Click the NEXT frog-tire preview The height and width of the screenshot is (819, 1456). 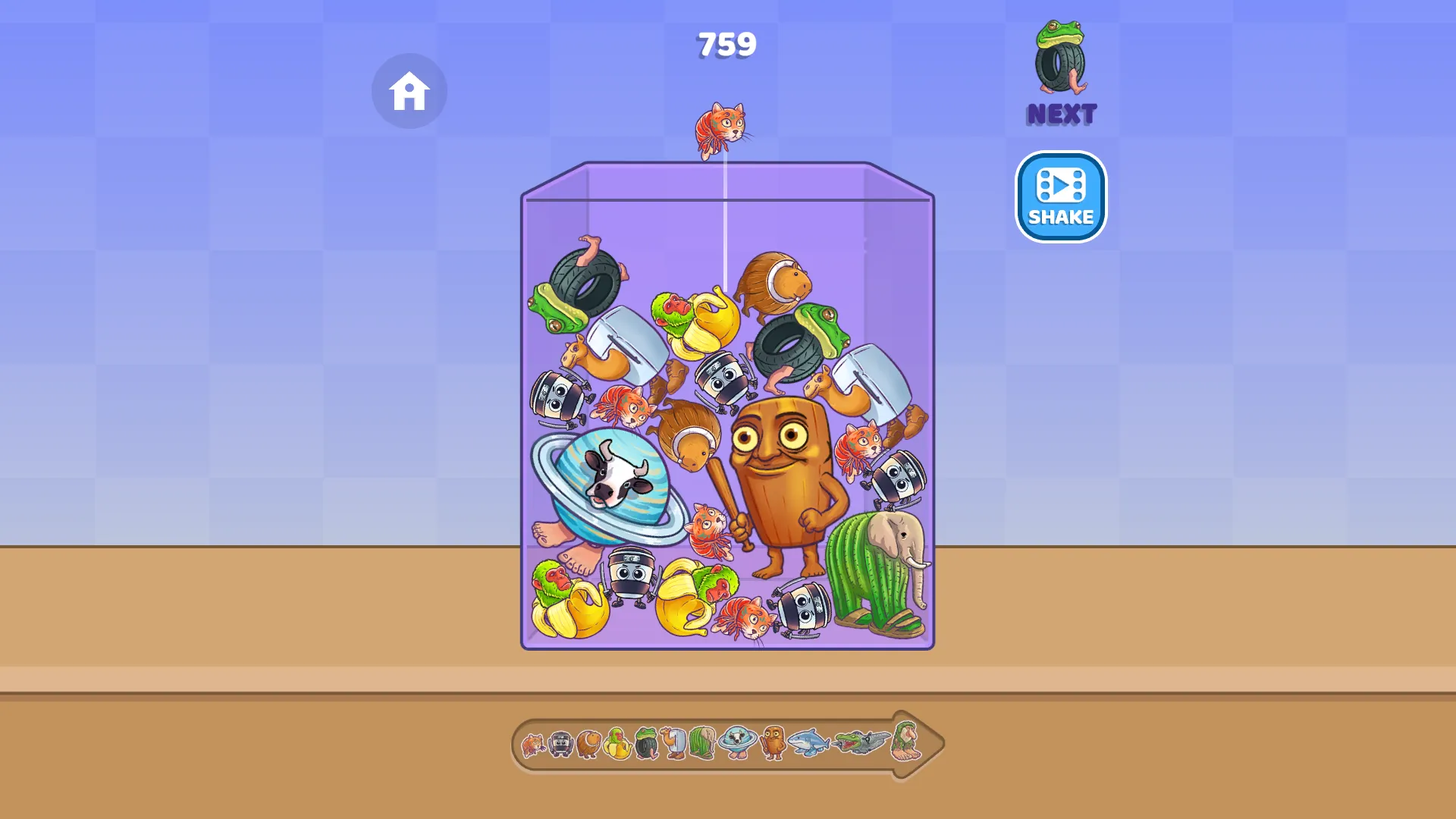[1061, 68]
